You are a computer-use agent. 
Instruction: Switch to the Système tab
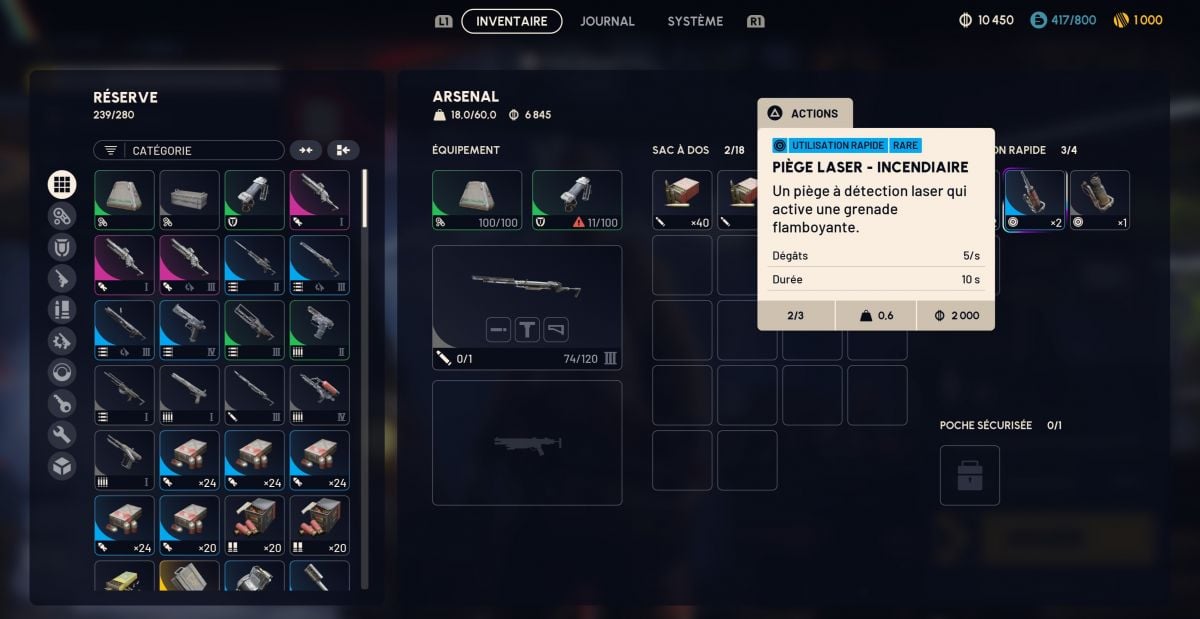click(x=695, y=21)
